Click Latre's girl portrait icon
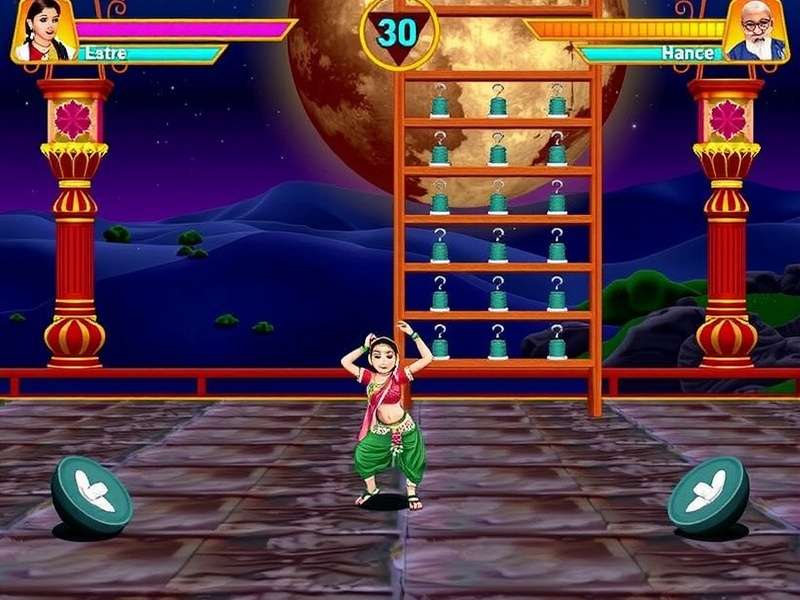800x600 pixels. click(x=44, y=30)
